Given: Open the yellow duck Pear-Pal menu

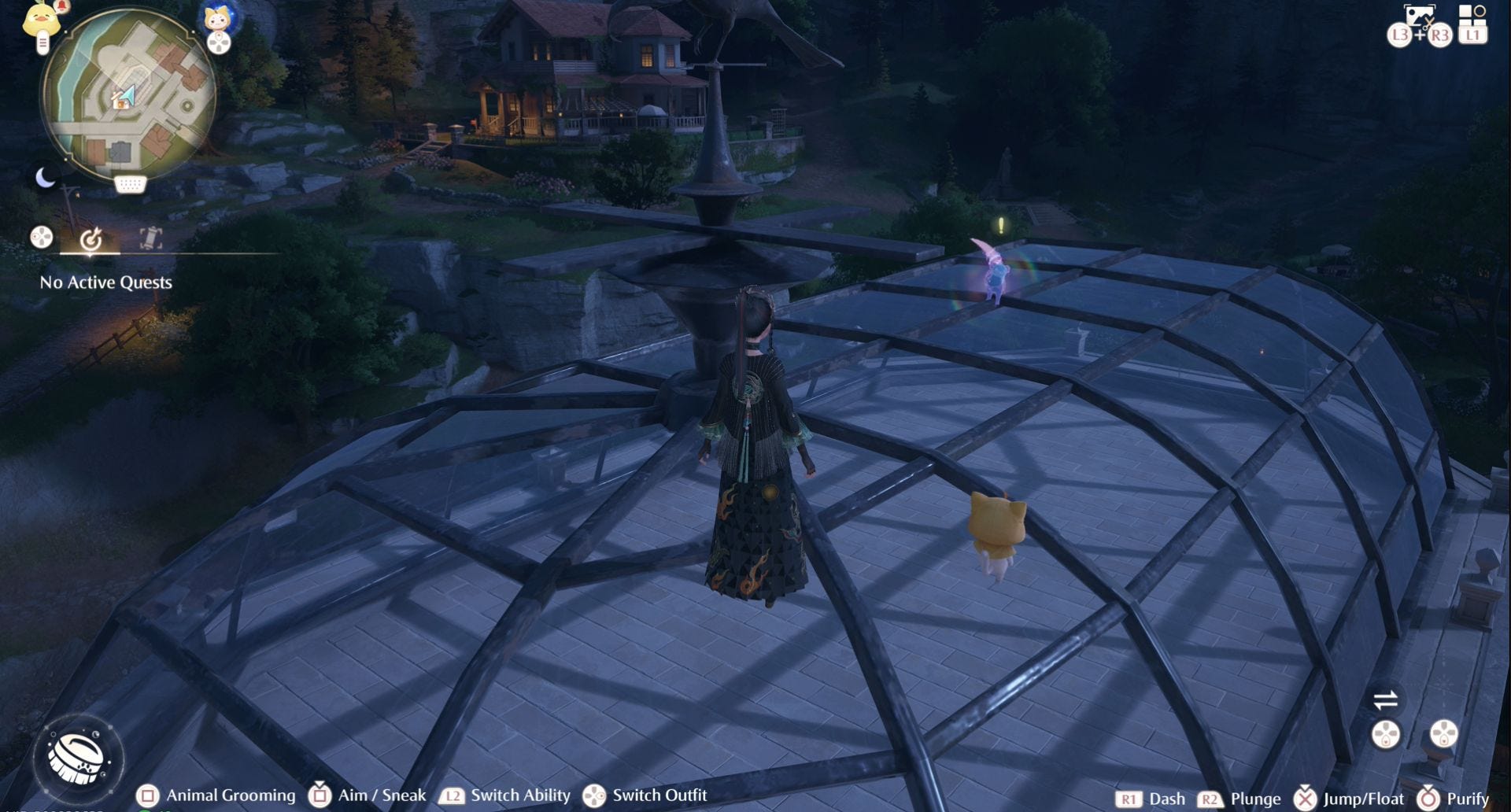Looking at the screenshot, I should (x=41, y=20).
